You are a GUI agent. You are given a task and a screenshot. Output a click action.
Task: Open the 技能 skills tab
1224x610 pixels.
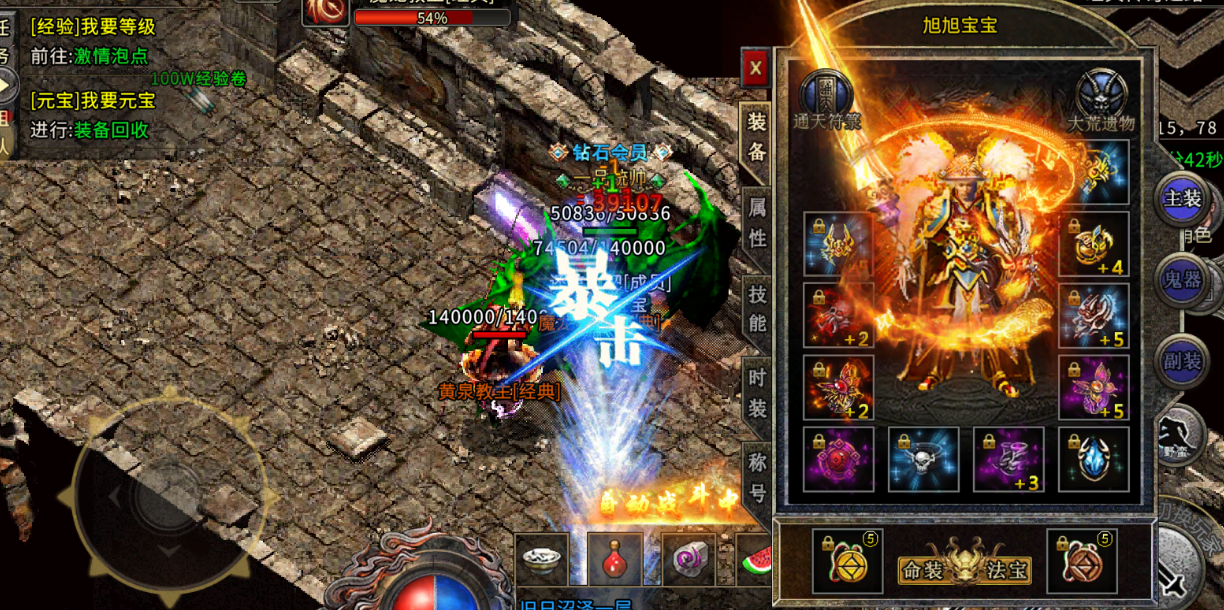pos(757,309)
